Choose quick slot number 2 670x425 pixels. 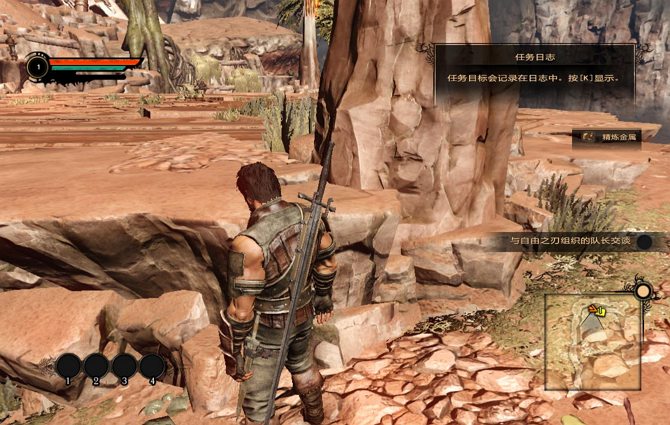coord(97,366)
